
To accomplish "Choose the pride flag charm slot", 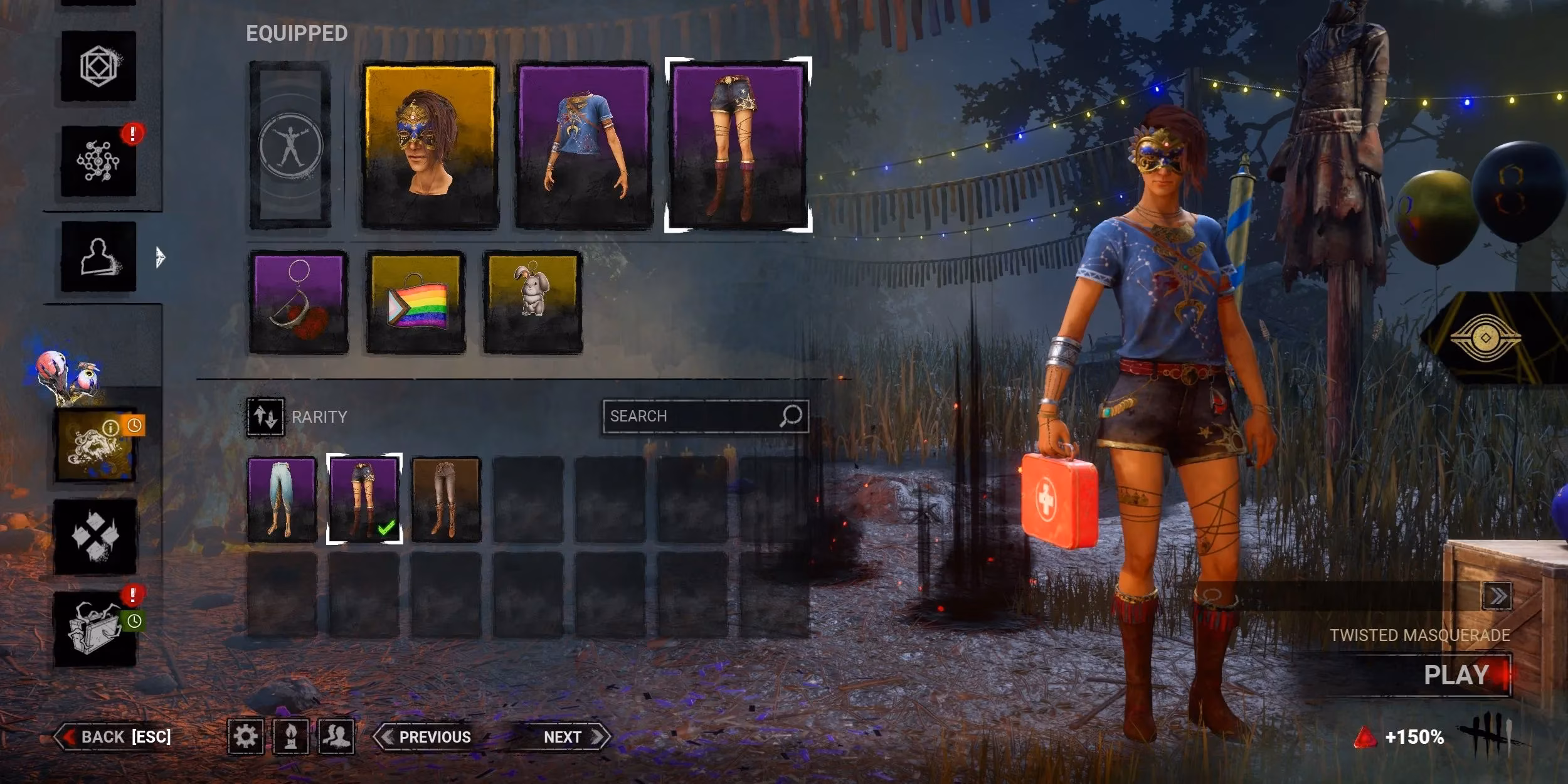I will [416, 302].
